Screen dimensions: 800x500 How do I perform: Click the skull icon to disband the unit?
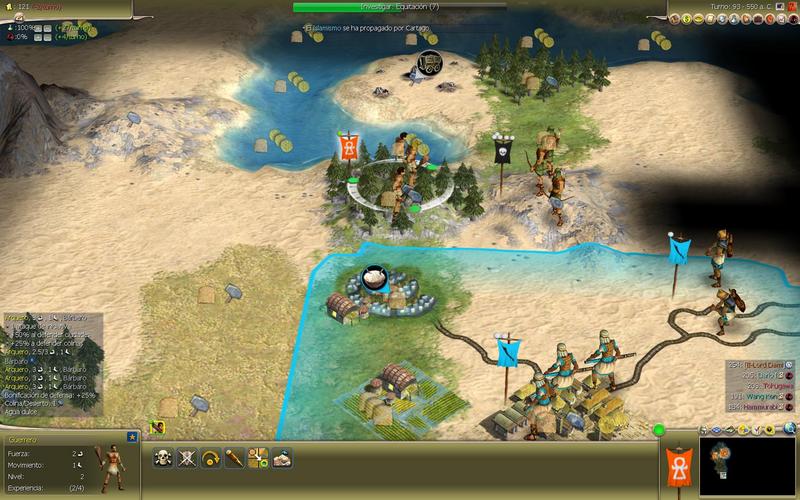pyautogui.click(x=163, y=458)
